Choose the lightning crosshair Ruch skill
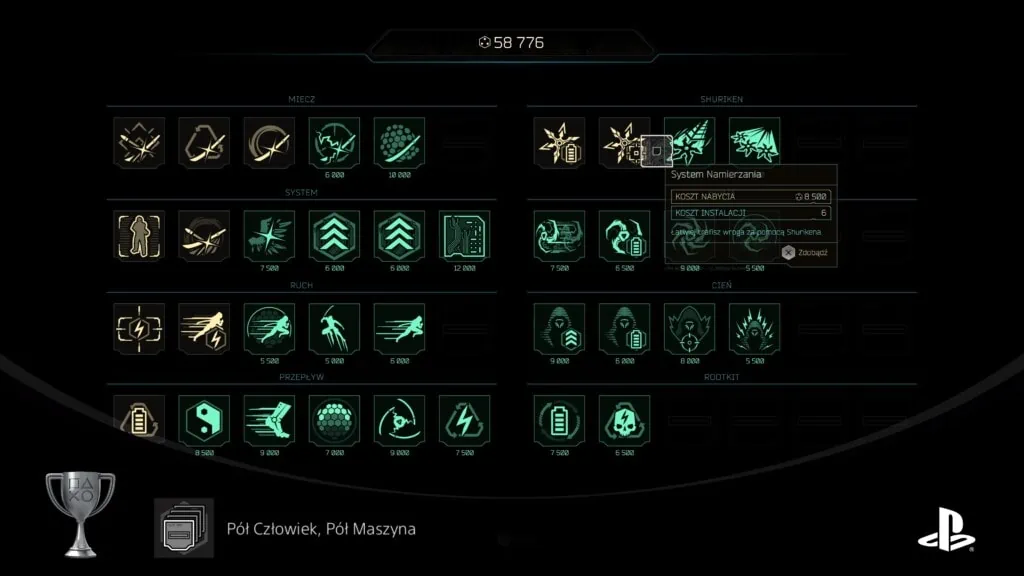1024x576 pixels. pos(139,328)
